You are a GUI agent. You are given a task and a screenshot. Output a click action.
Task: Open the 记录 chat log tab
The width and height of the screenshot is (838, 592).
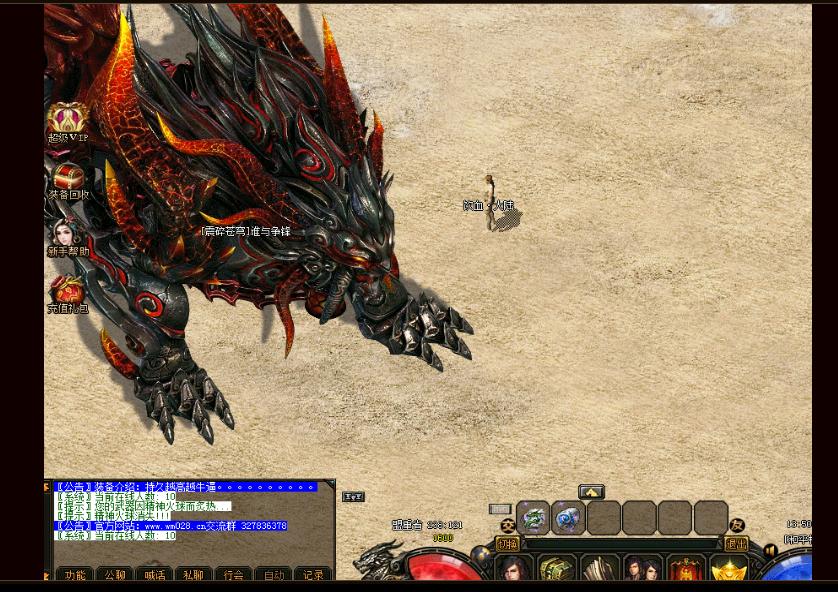point(313,575)
